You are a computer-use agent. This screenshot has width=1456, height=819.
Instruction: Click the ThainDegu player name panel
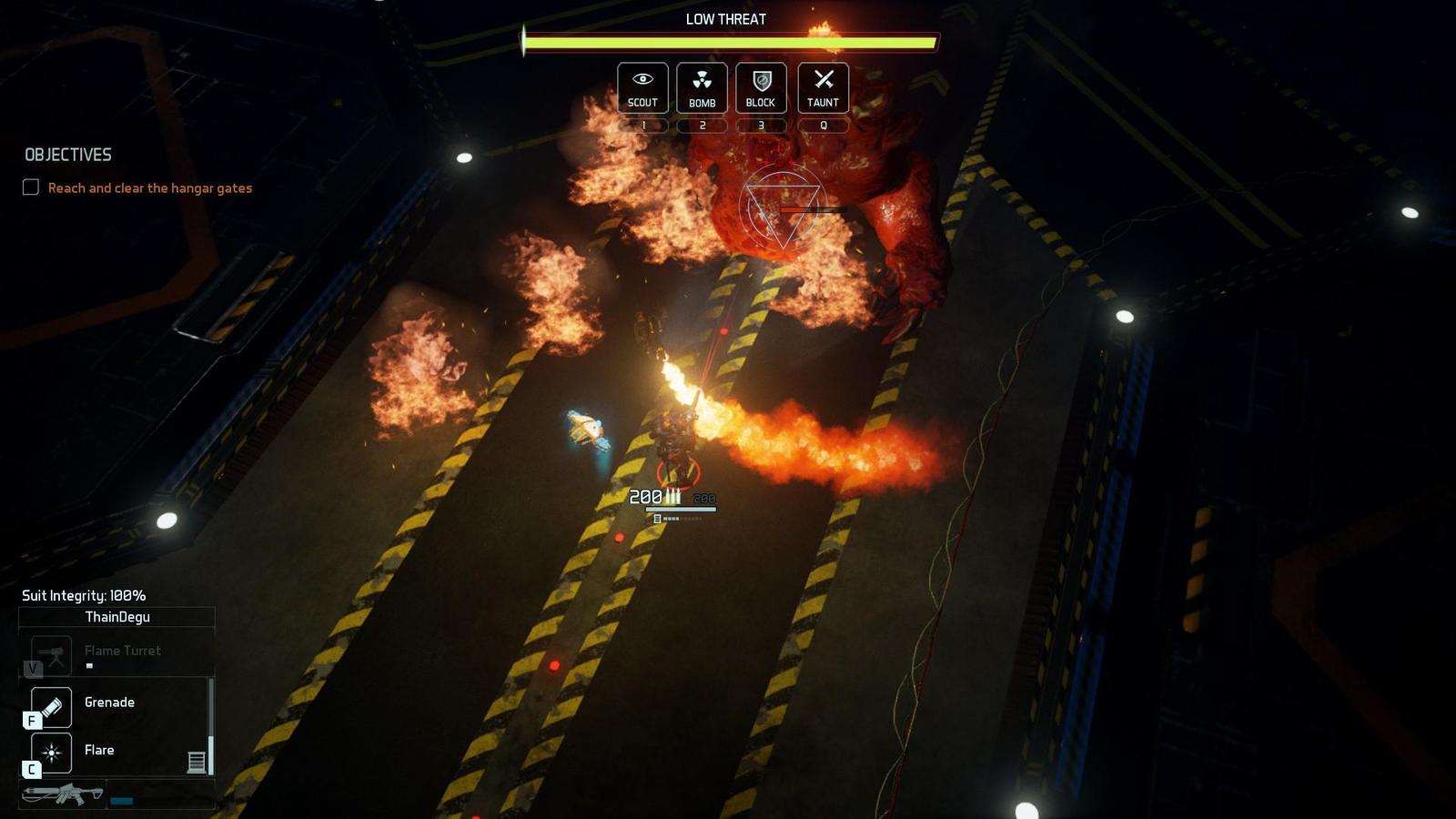pos(117,617)
